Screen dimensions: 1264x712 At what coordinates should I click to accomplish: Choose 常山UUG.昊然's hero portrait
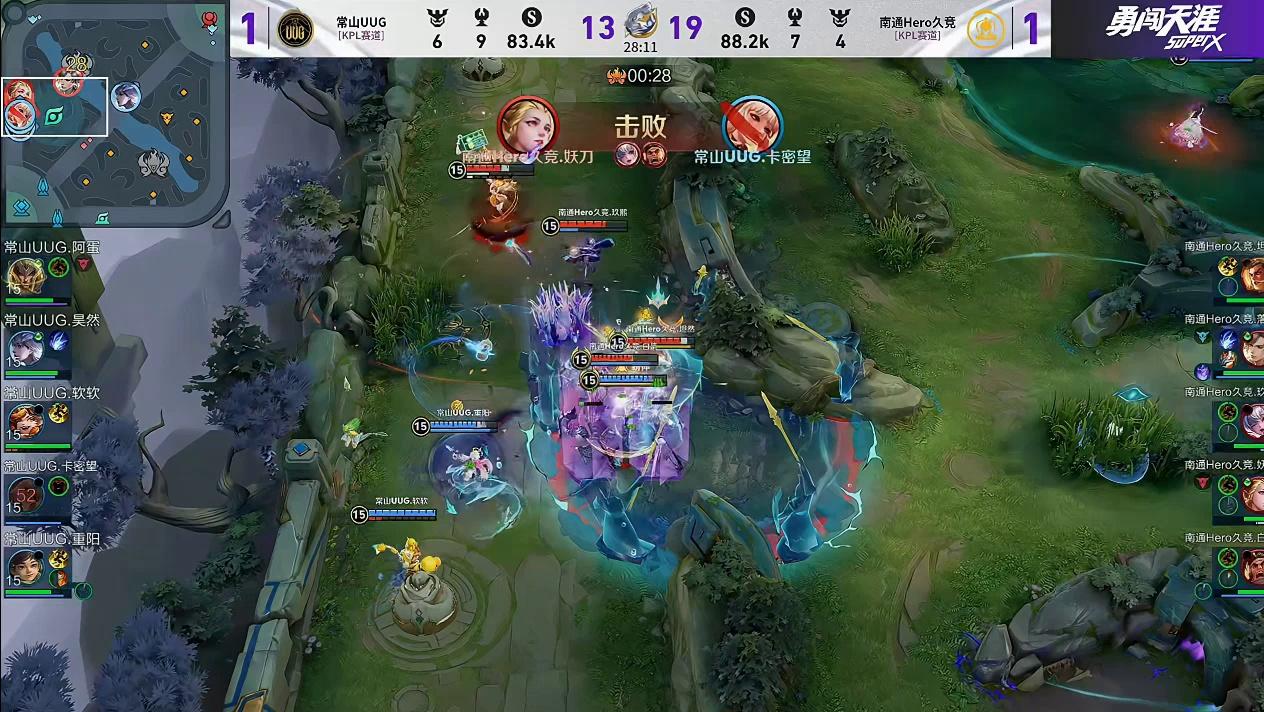pyautogui.click(x=24, y=349)
